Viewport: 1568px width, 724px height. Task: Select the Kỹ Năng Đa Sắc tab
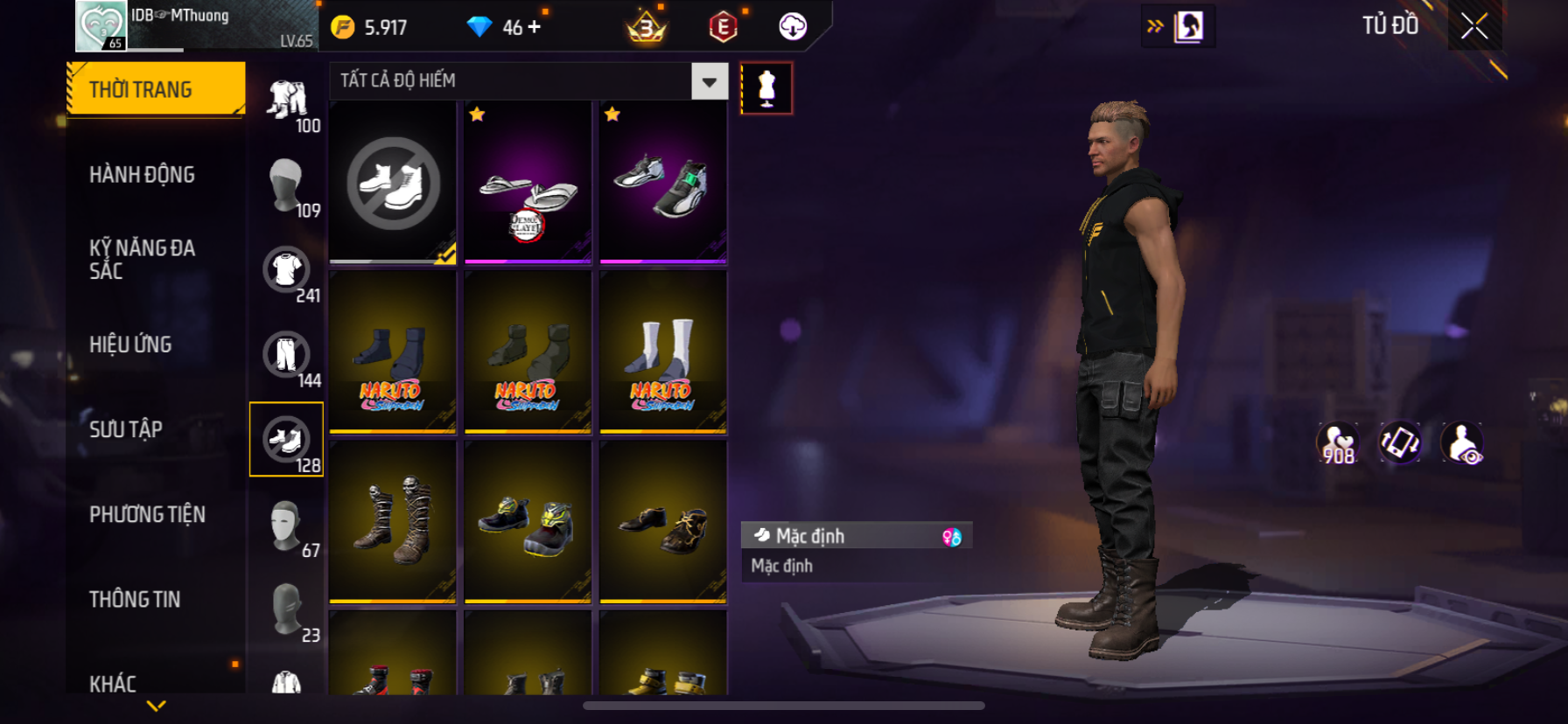(142, 259)
